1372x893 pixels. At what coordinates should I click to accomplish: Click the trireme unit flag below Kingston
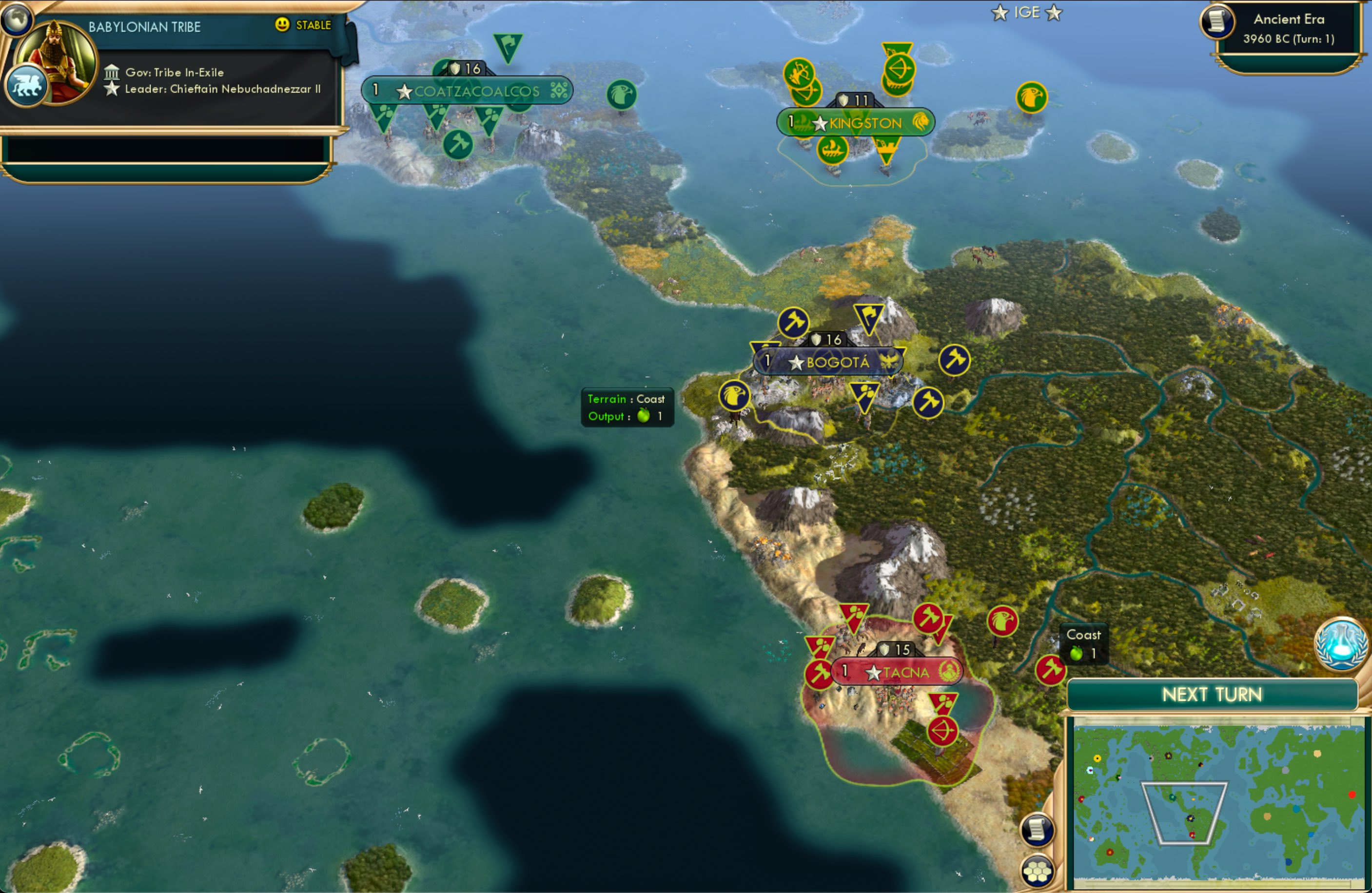pos(832,150)
